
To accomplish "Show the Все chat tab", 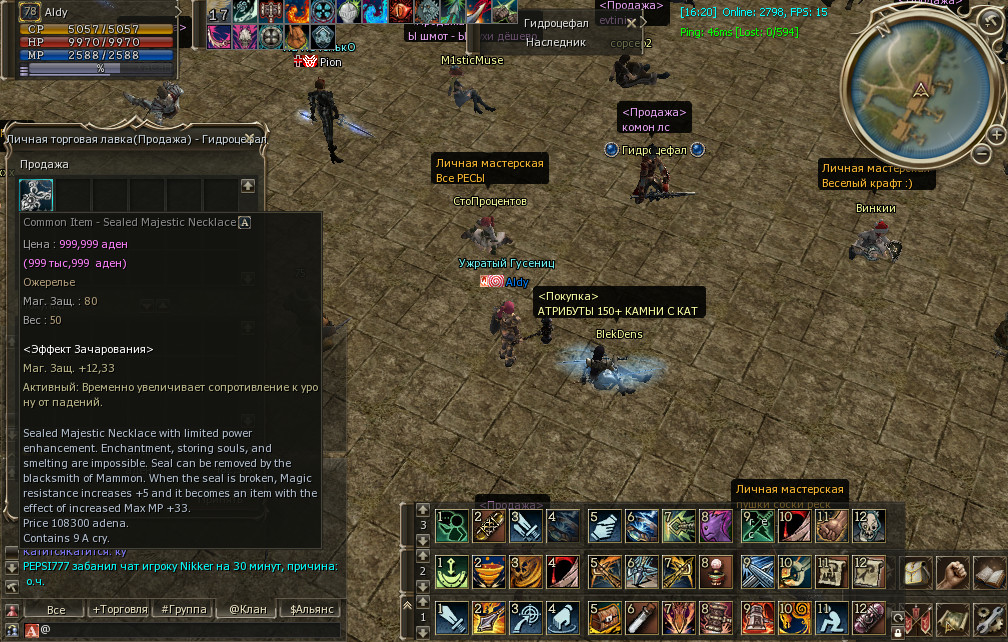I will [56, 609].
